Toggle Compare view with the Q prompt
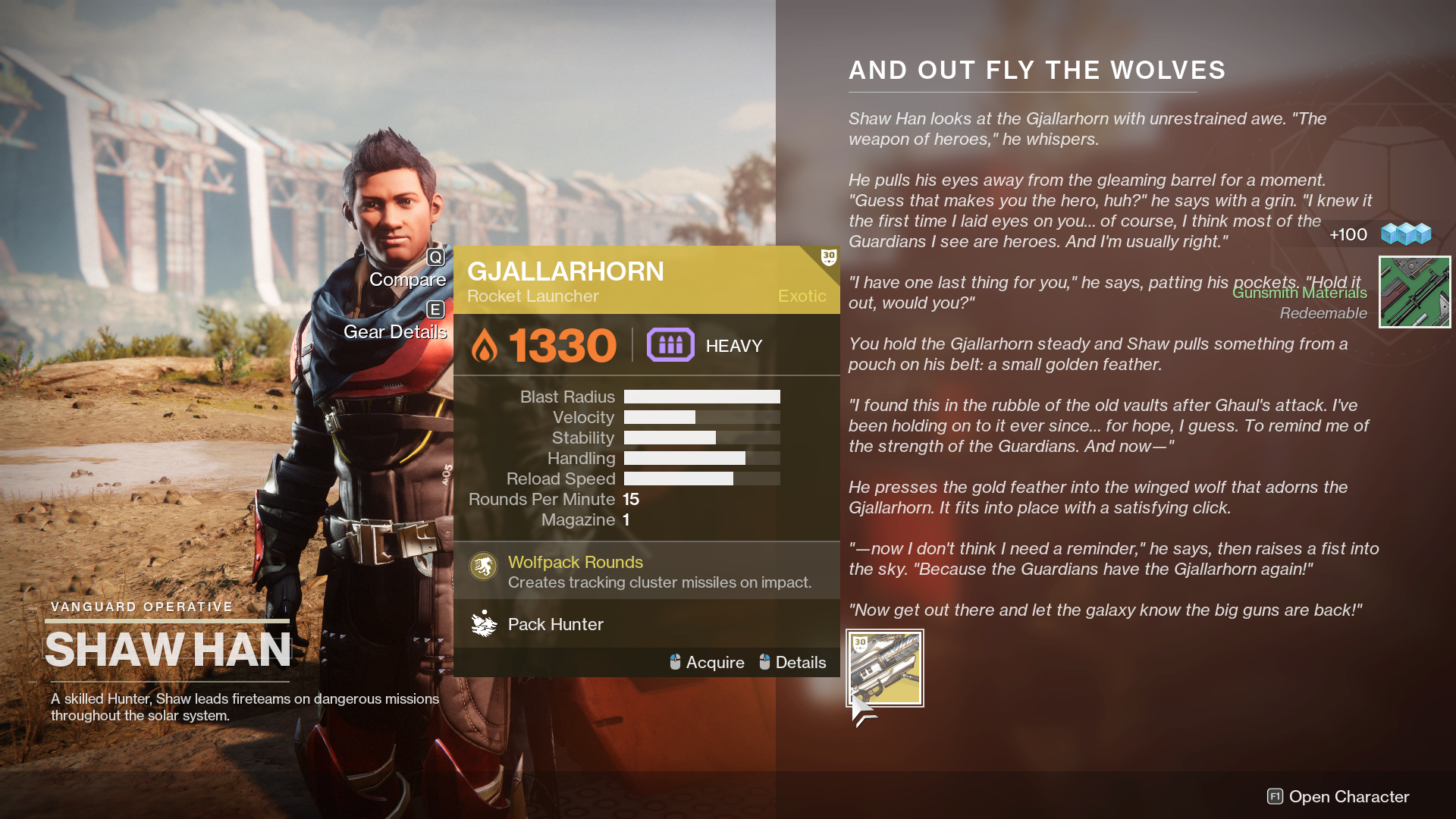The height and width of the screenshot is (819, 1456). tap(435, 257)
